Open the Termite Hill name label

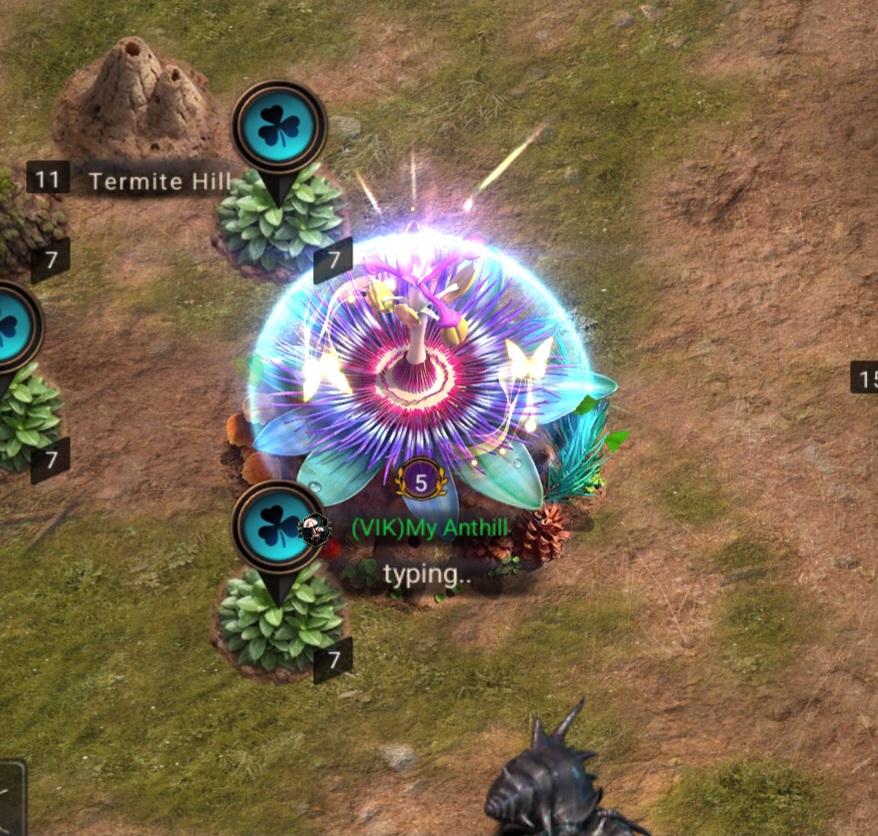click(160, 181)
